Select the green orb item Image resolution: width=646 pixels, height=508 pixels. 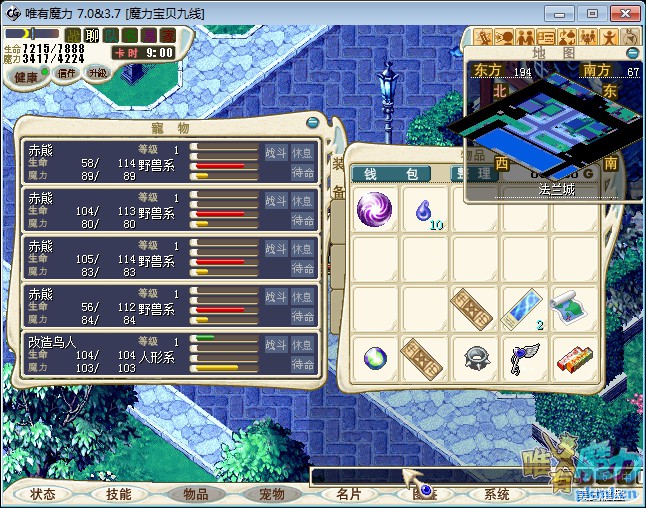pos(375,357)
